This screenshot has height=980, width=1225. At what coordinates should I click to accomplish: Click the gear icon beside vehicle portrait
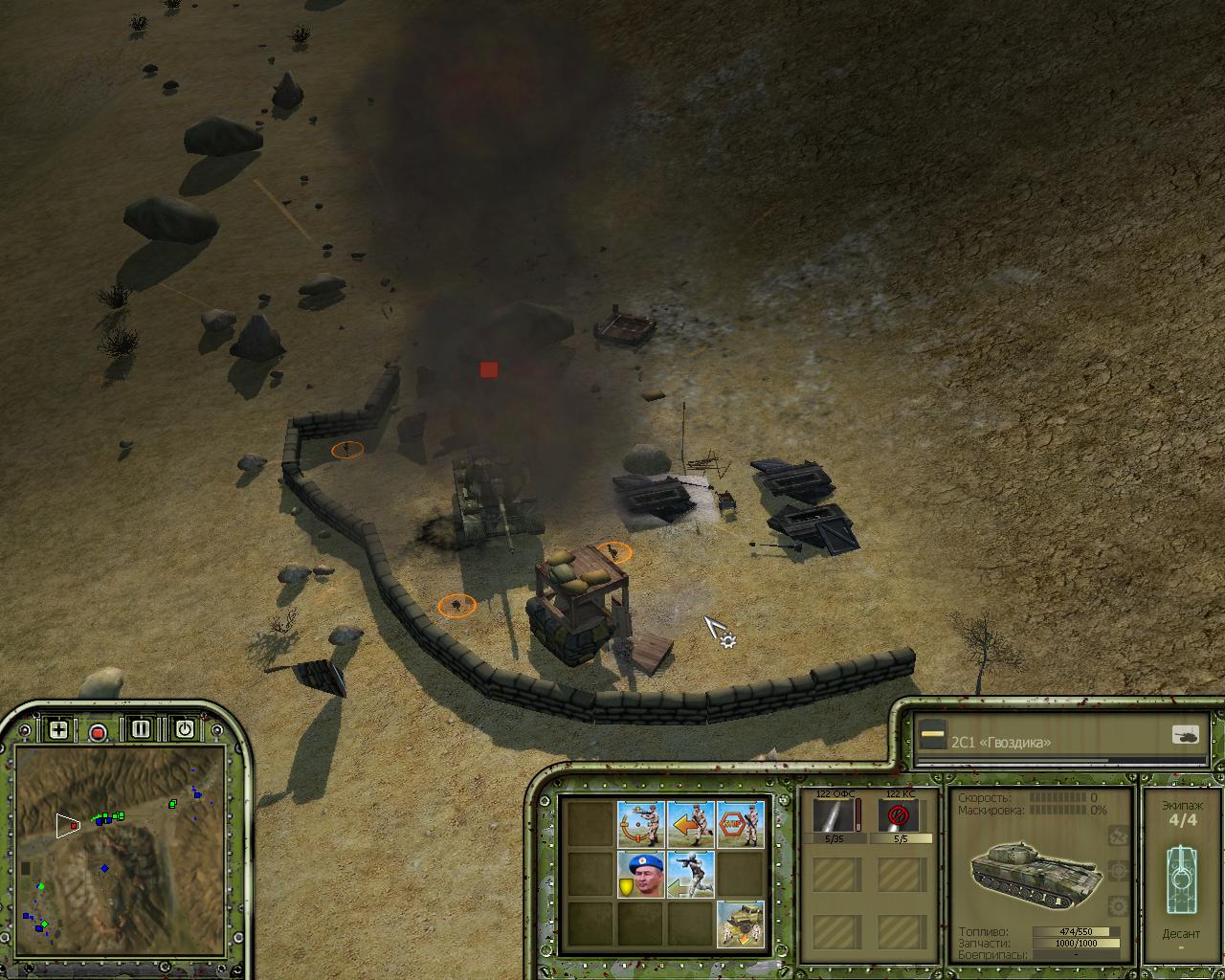click(1116, 905)
